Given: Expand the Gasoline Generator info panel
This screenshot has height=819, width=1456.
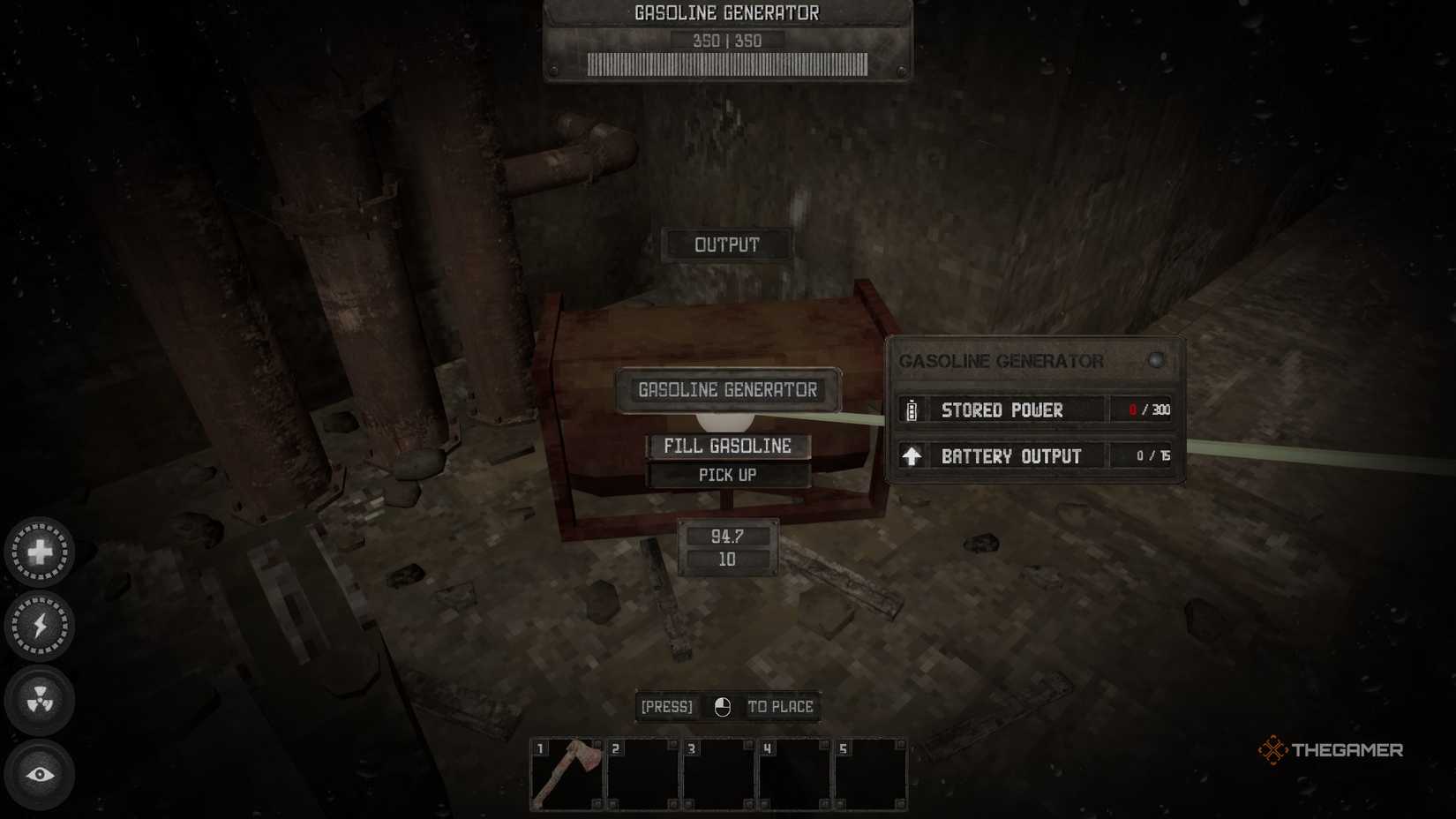Looking at the screenshot, I should pos(1001,360).
